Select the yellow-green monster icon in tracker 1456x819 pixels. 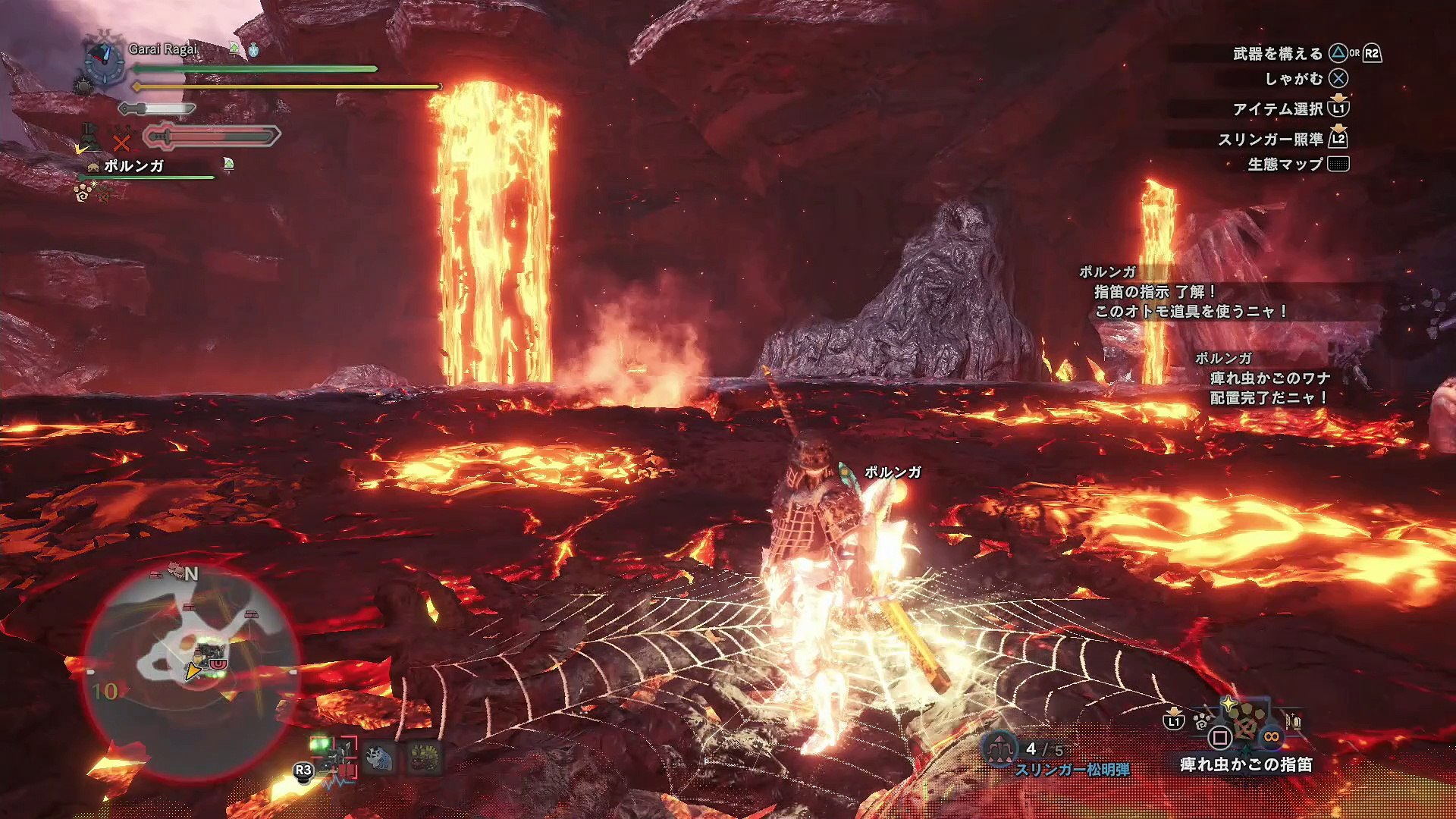click(424, 758)
